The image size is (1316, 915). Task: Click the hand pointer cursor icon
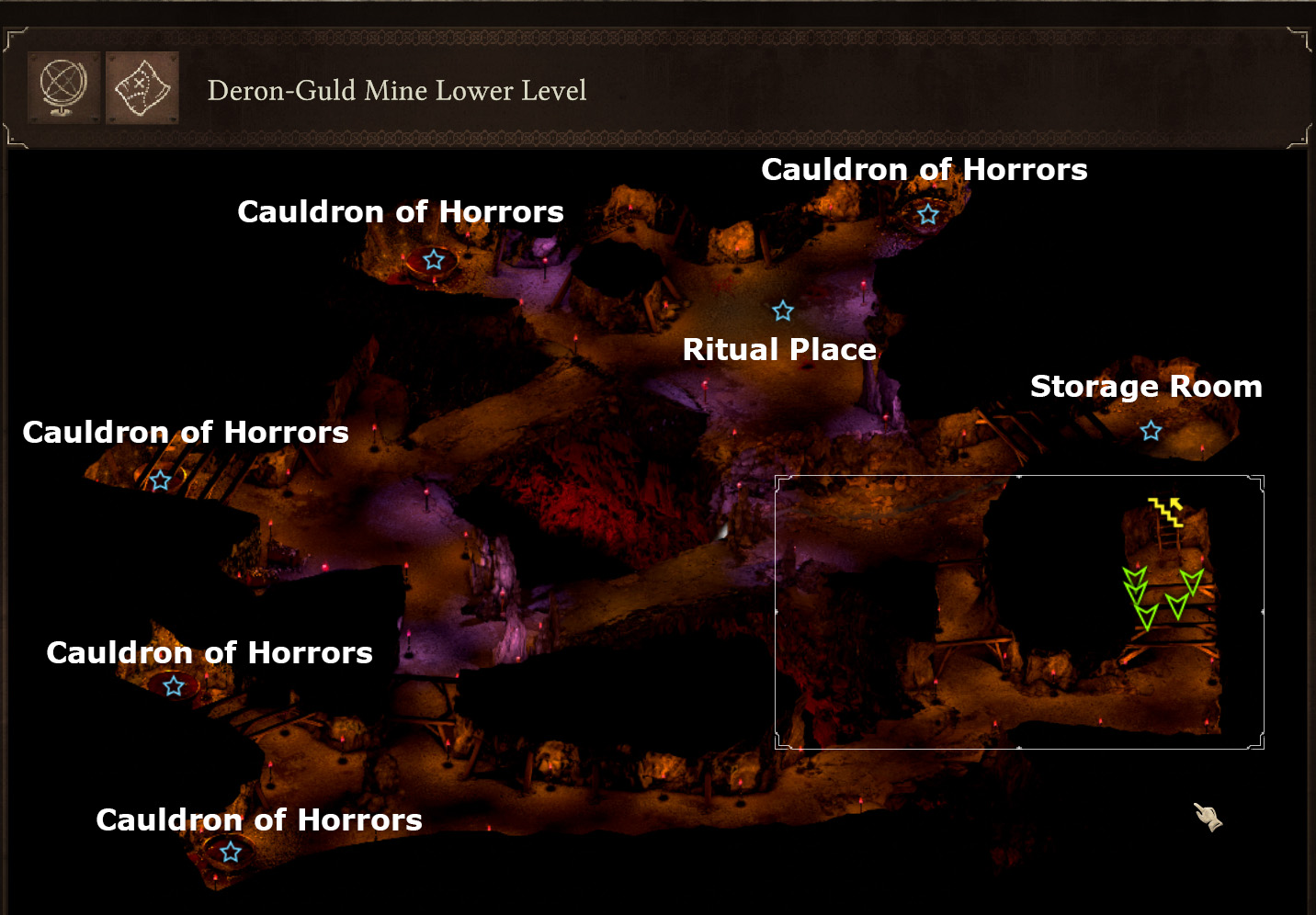[x=1208, y=817]
